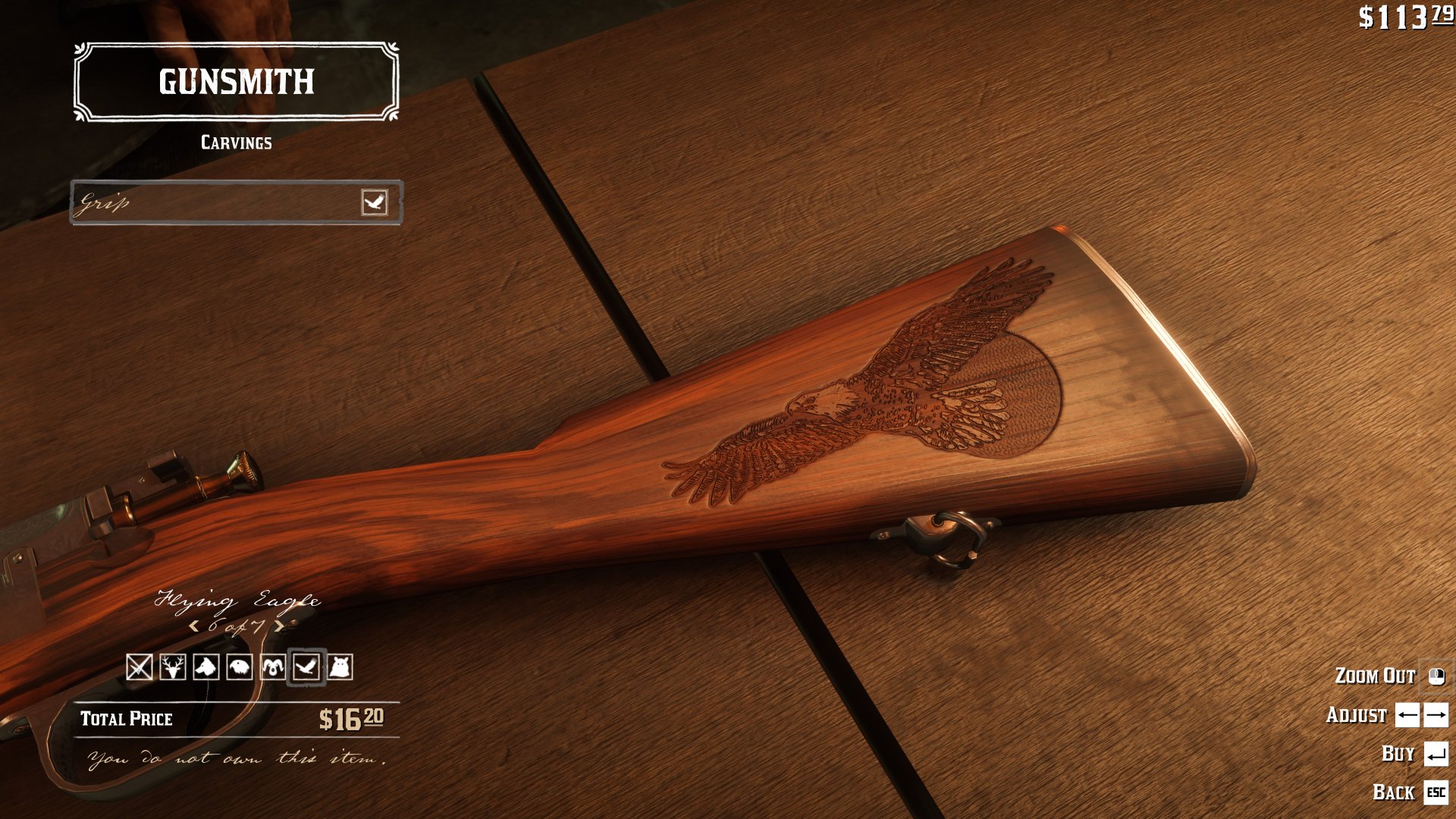This screenshot has height=819, width=1456.
Task: Click the right arrow after '6 of 7'
Action: point(281,626)
